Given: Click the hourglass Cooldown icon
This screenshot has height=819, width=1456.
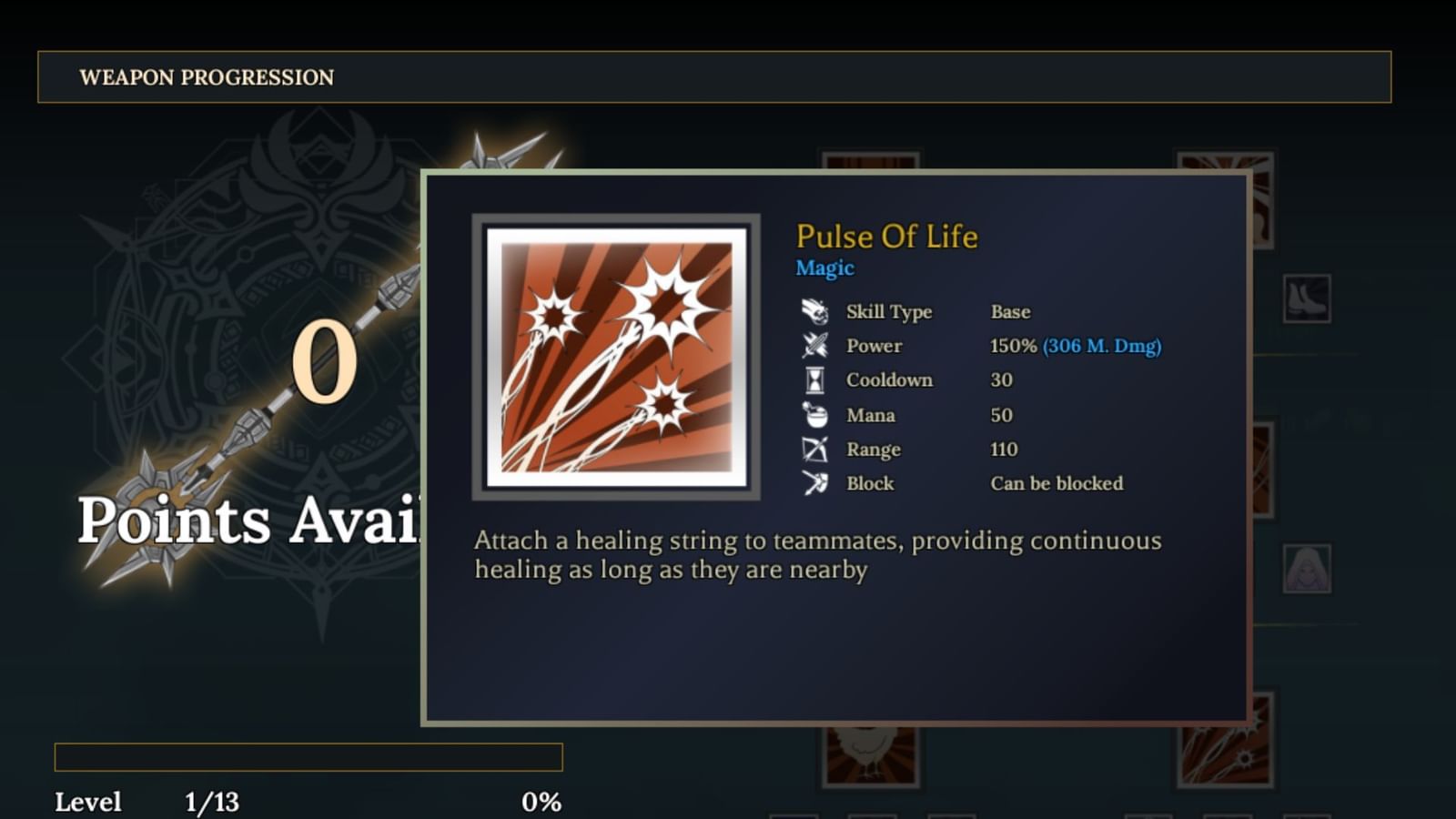Looking at the screenshot, I should tap(816, 380).
